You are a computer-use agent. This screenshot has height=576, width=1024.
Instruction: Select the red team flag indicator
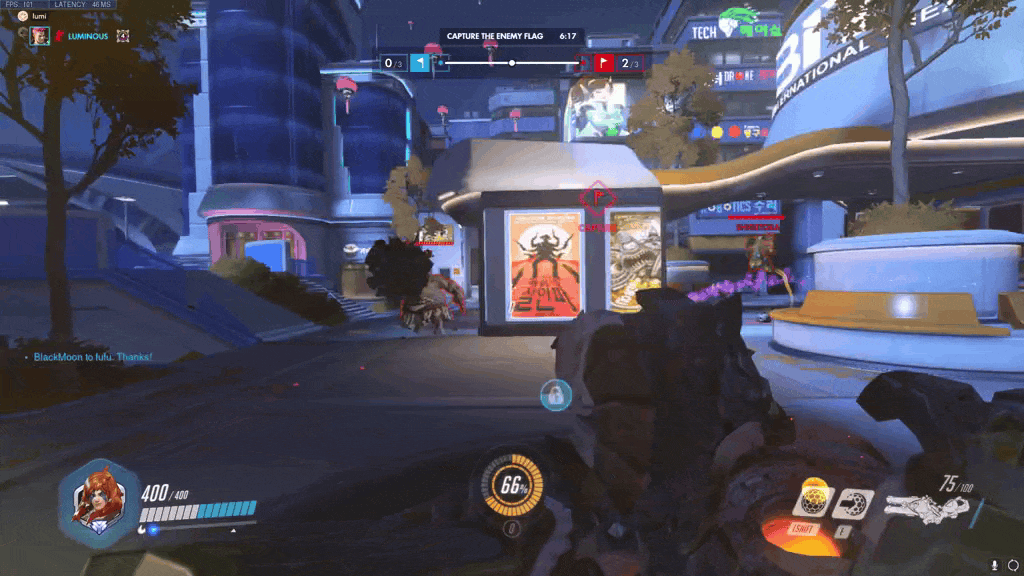coord(604,63)
